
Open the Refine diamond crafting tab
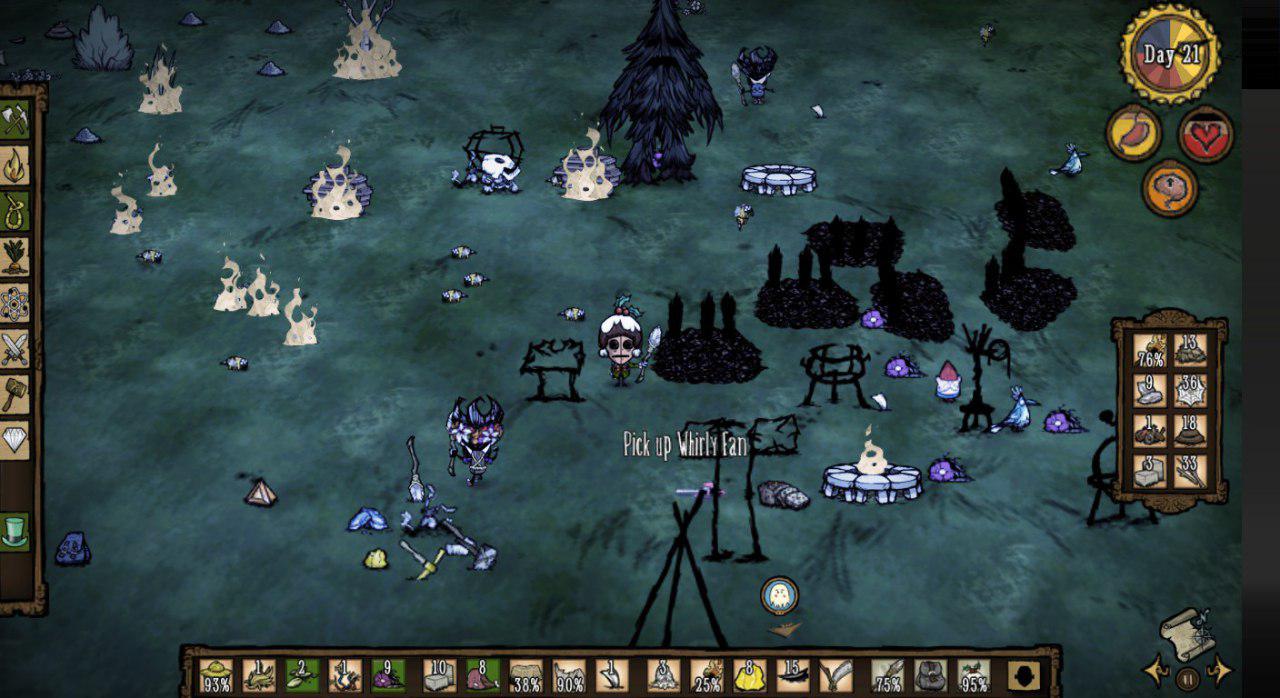point(15,440)
